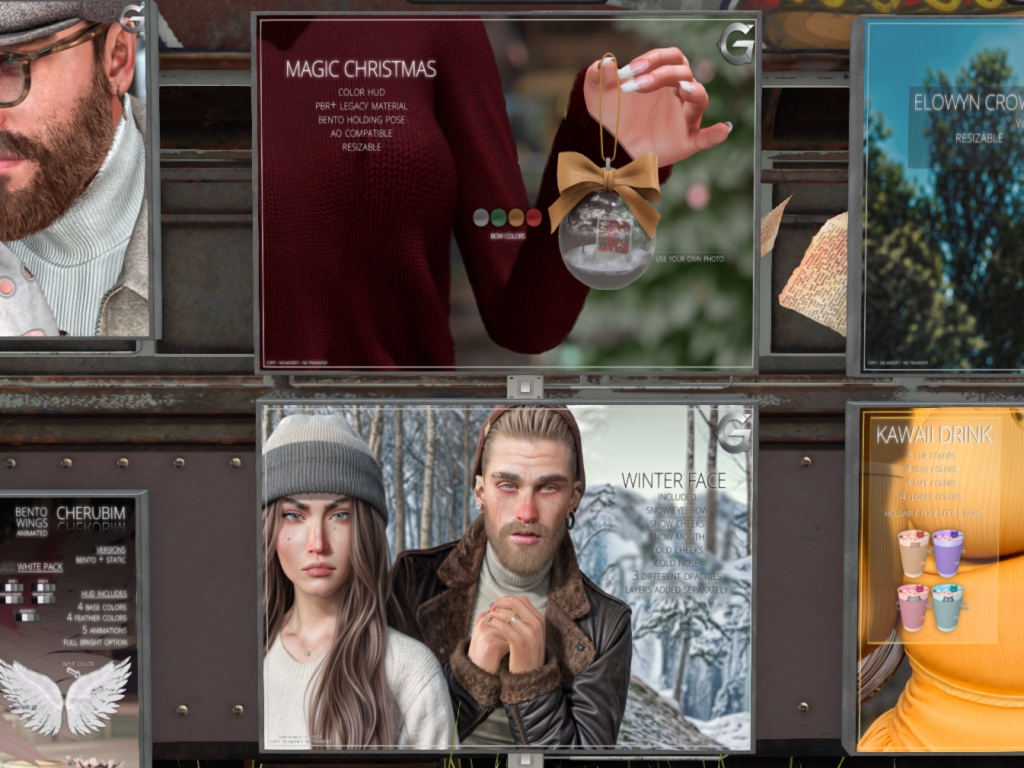Select the Magic Christmas ornament vendor board
This screenshot has width=1024, height=768.
click(x=506, y=192)
